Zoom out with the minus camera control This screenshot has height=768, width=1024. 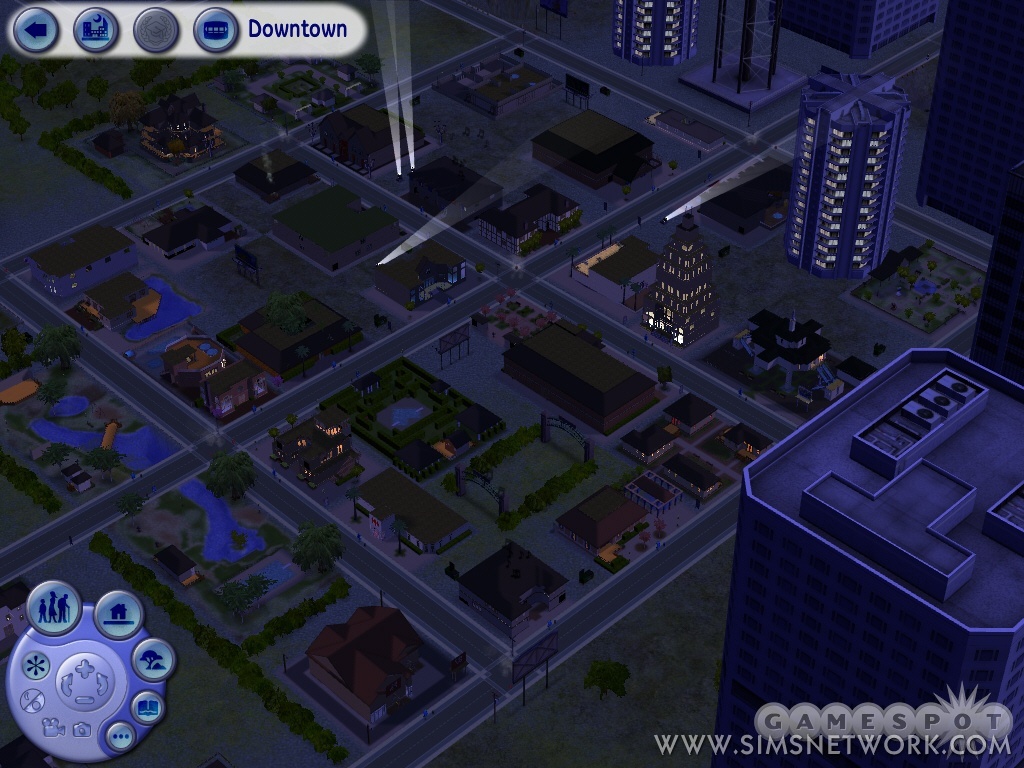click(84, 700)
